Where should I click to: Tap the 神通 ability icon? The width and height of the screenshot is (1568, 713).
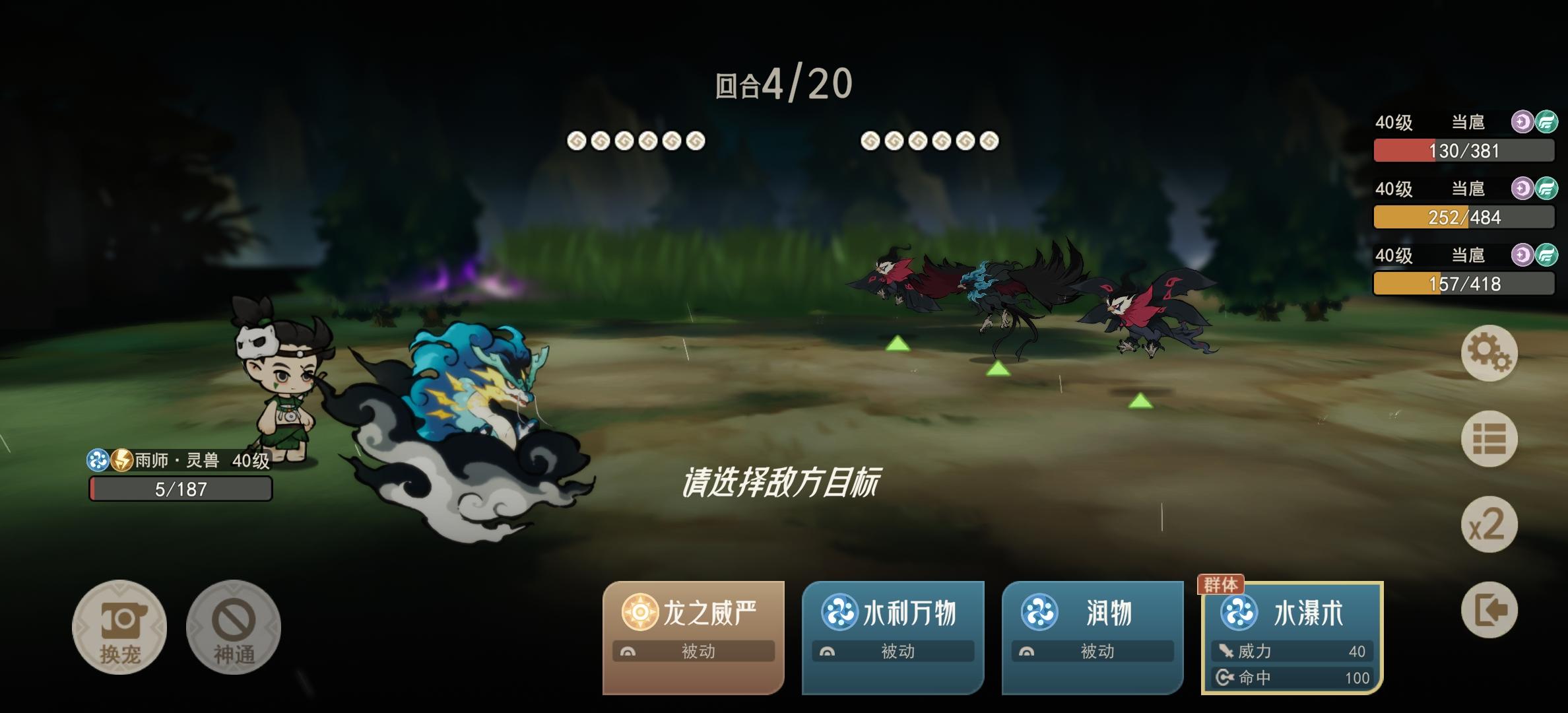[233, 627]
